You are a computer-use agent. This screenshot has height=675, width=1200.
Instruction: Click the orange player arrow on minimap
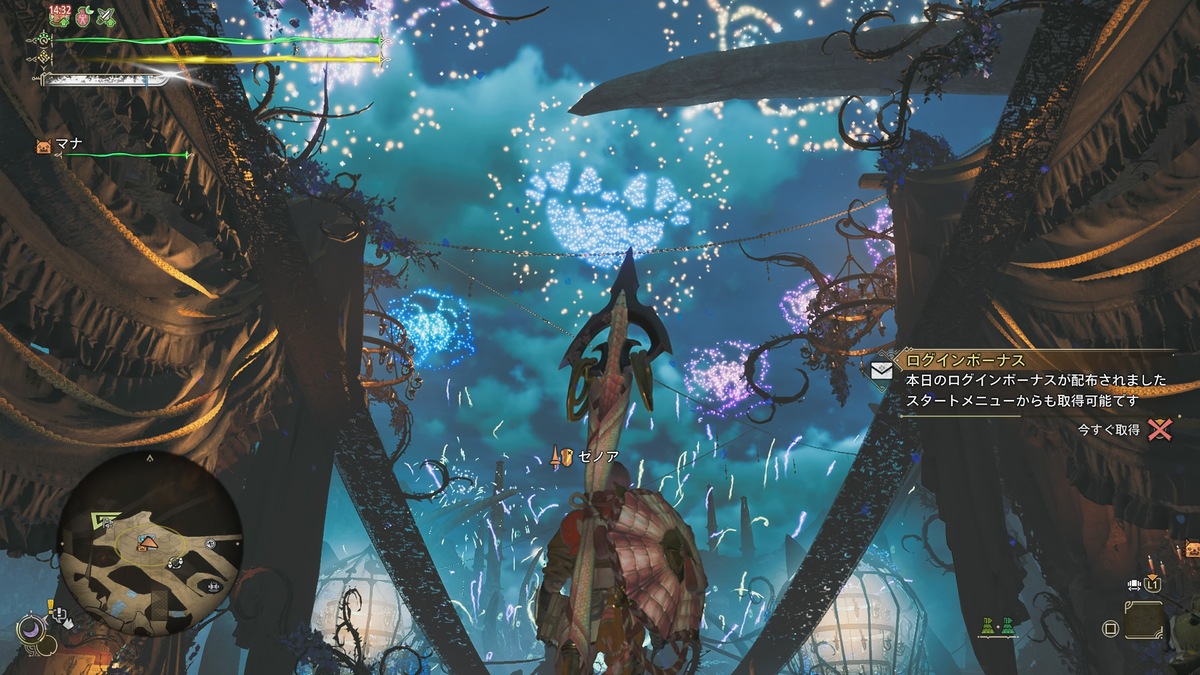(147, 542)
